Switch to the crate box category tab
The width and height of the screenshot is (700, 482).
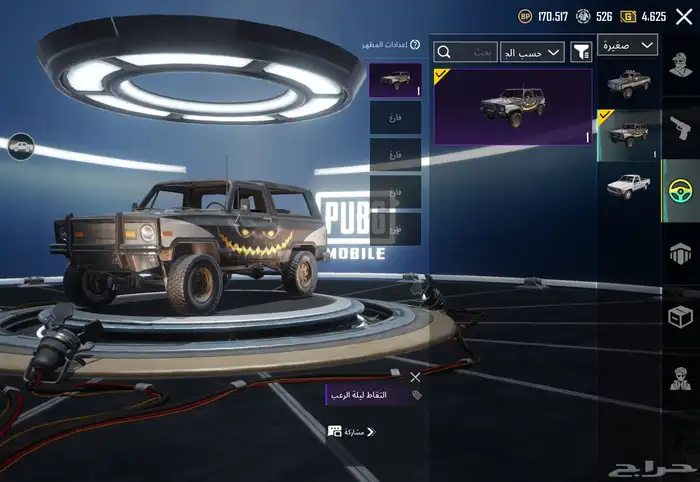[681, 316]
